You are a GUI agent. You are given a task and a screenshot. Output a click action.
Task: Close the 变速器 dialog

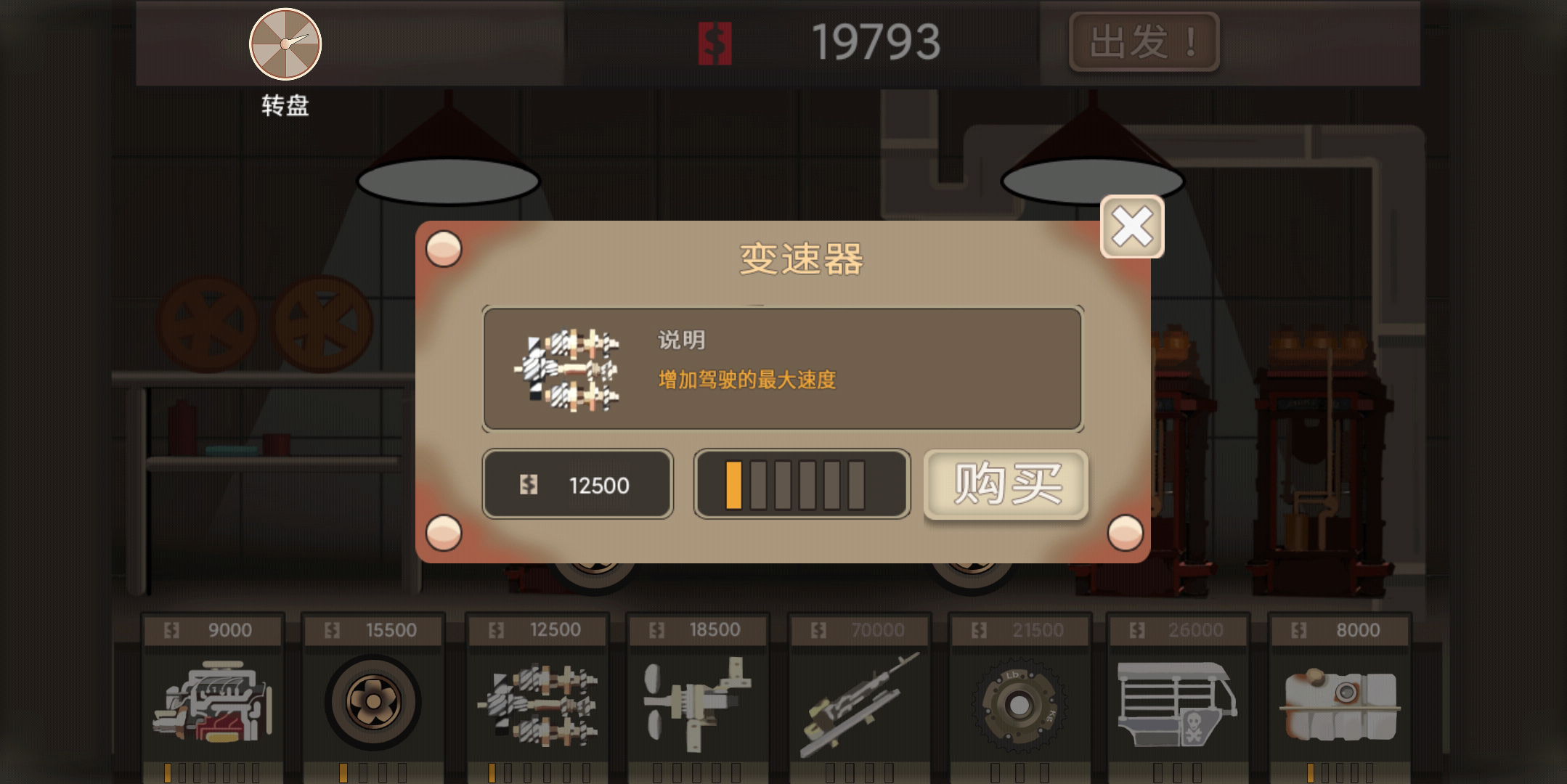point(1131,227)
